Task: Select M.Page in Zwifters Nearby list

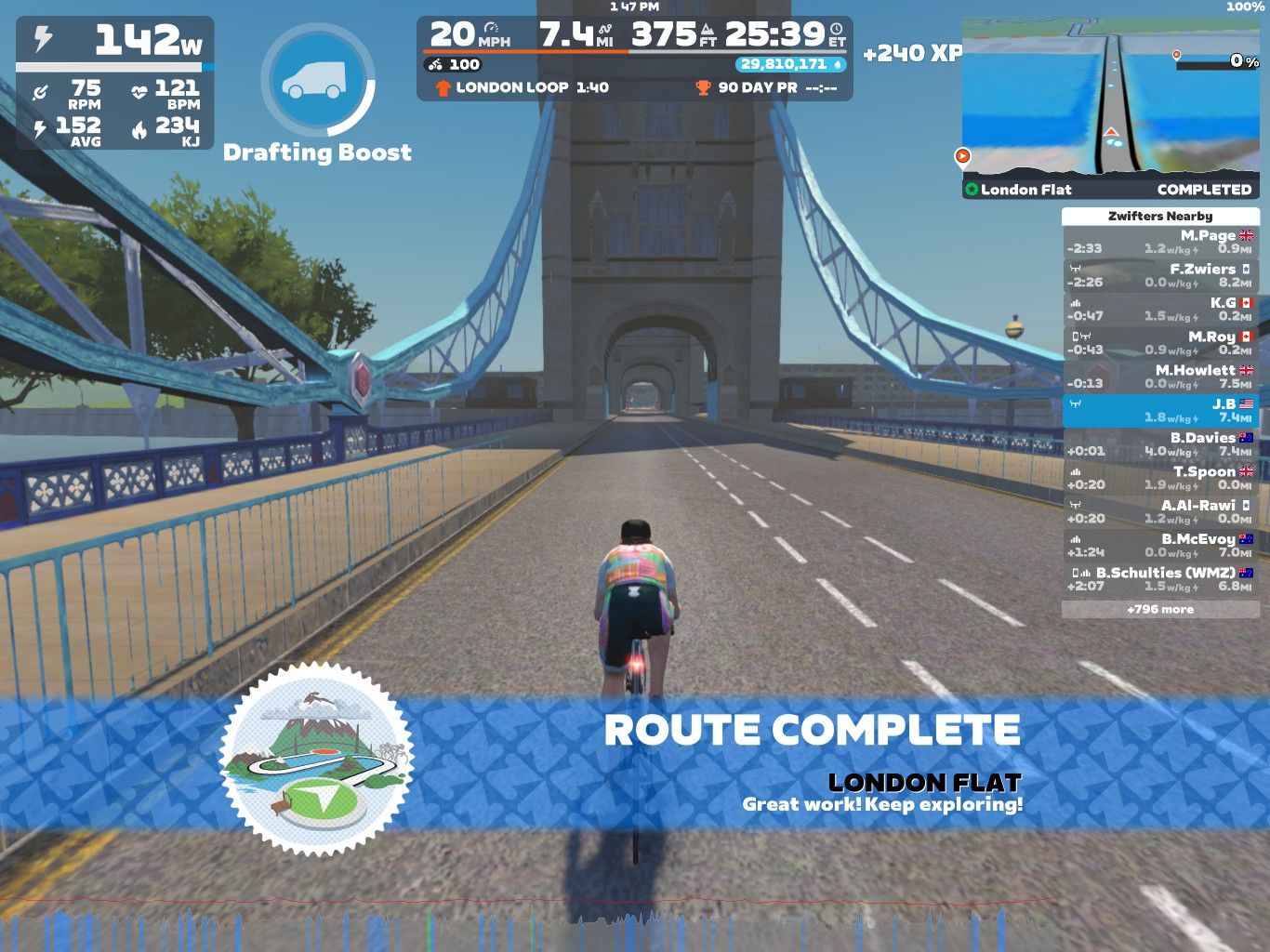Action: (1160, 242)
